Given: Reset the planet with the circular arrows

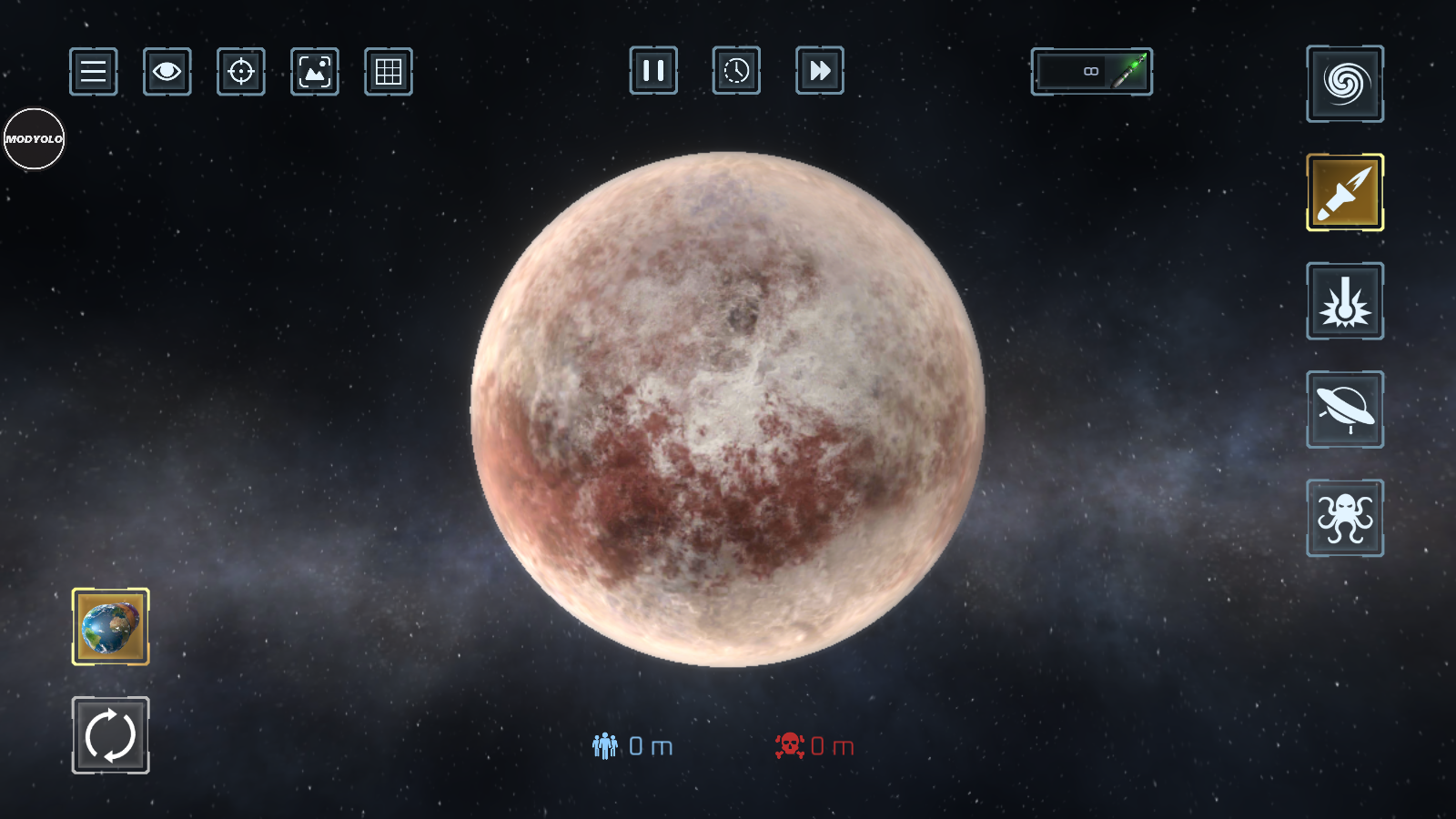Looking at the screenshot, I should (111, 735).
